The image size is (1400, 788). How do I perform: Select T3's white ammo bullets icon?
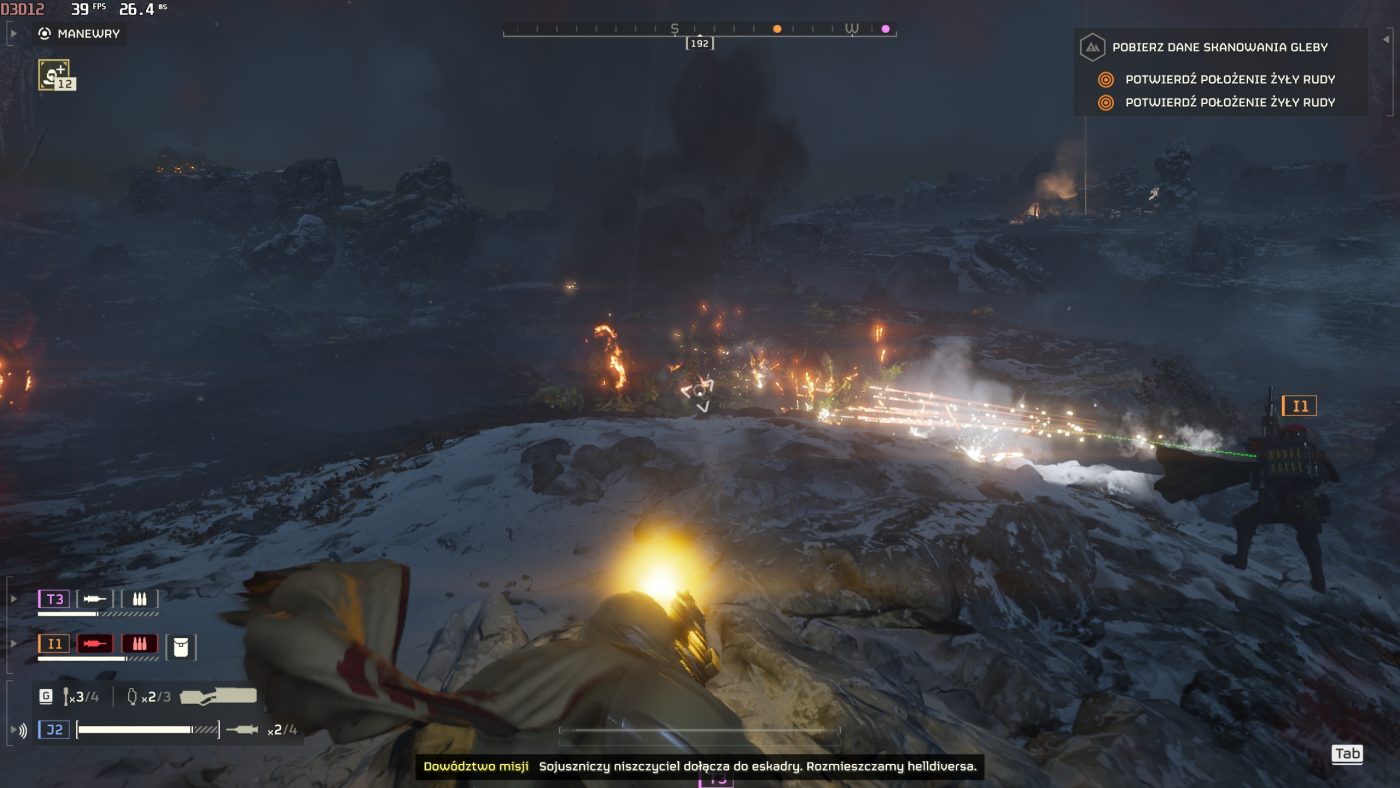pyautogui.click(x=139, y=599)
